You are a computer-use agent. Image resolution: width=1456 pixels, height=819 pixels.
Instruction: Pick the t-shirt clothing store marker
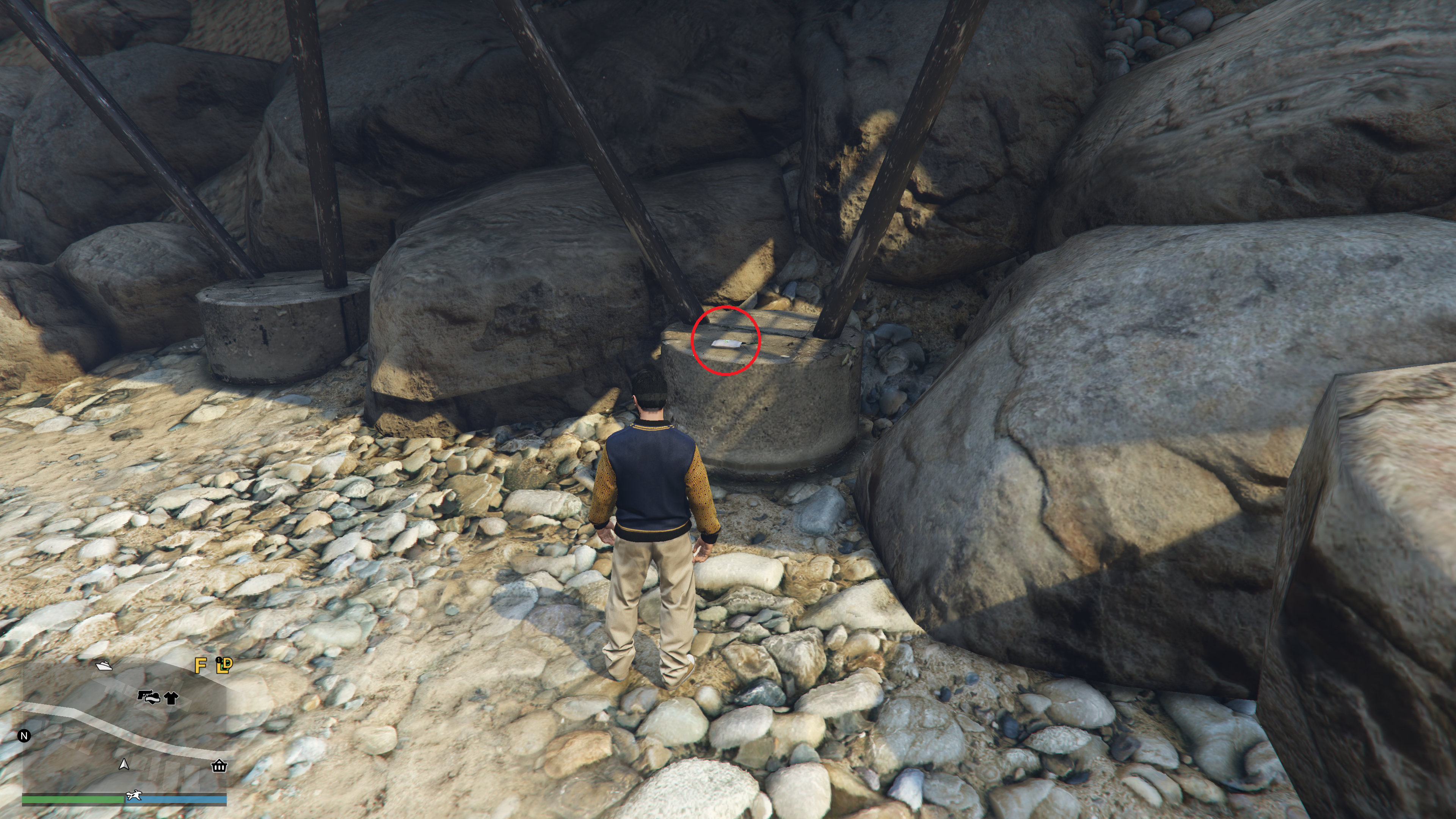[171, 698]
